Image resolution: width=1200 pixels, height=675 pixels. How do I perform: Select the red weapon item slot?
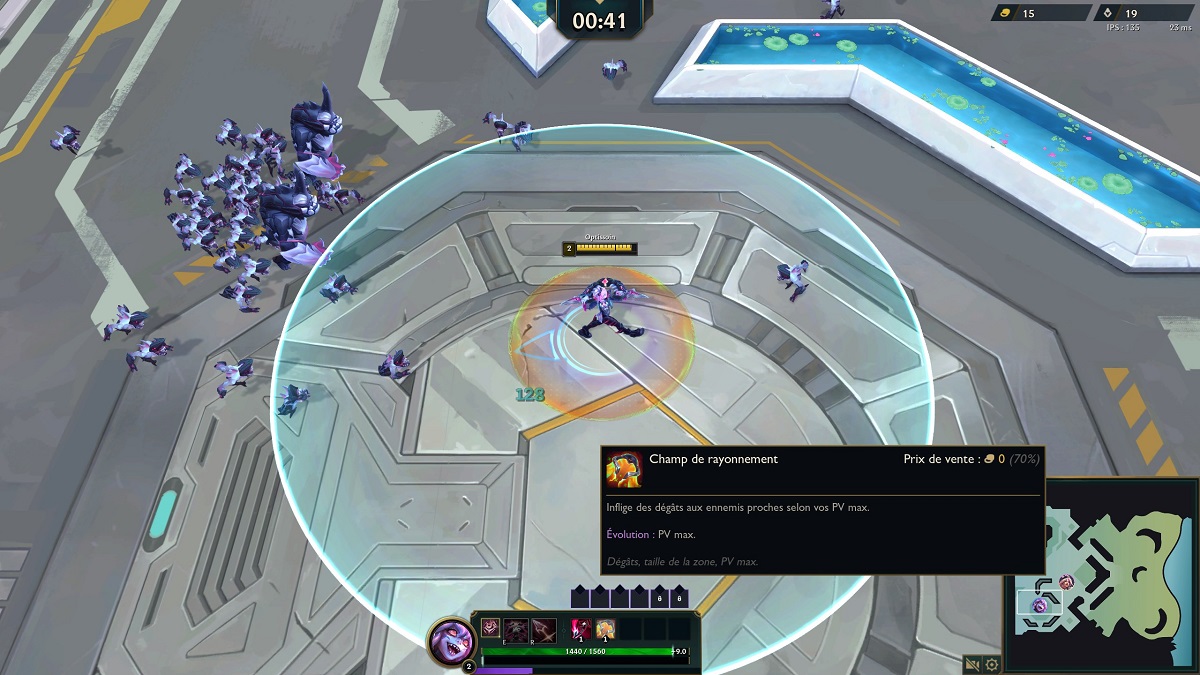tap(580, 629)
